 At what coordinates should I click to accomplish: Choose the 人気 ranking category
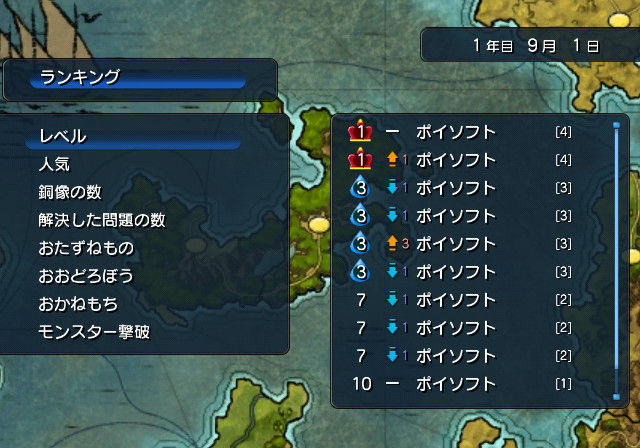tap(55, 164)
